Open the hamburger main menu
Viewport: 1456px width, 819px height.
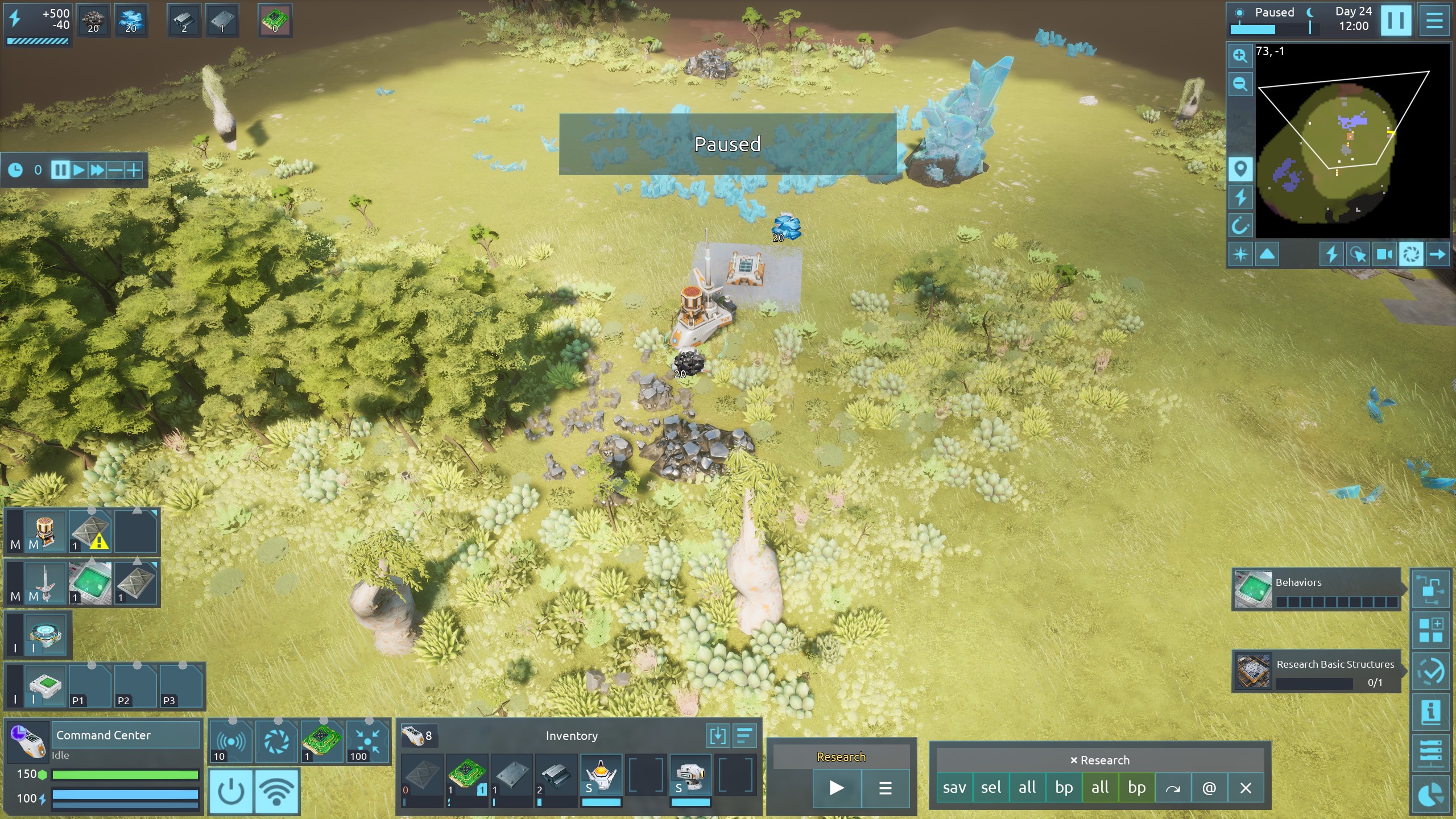tap(1434, 21)
